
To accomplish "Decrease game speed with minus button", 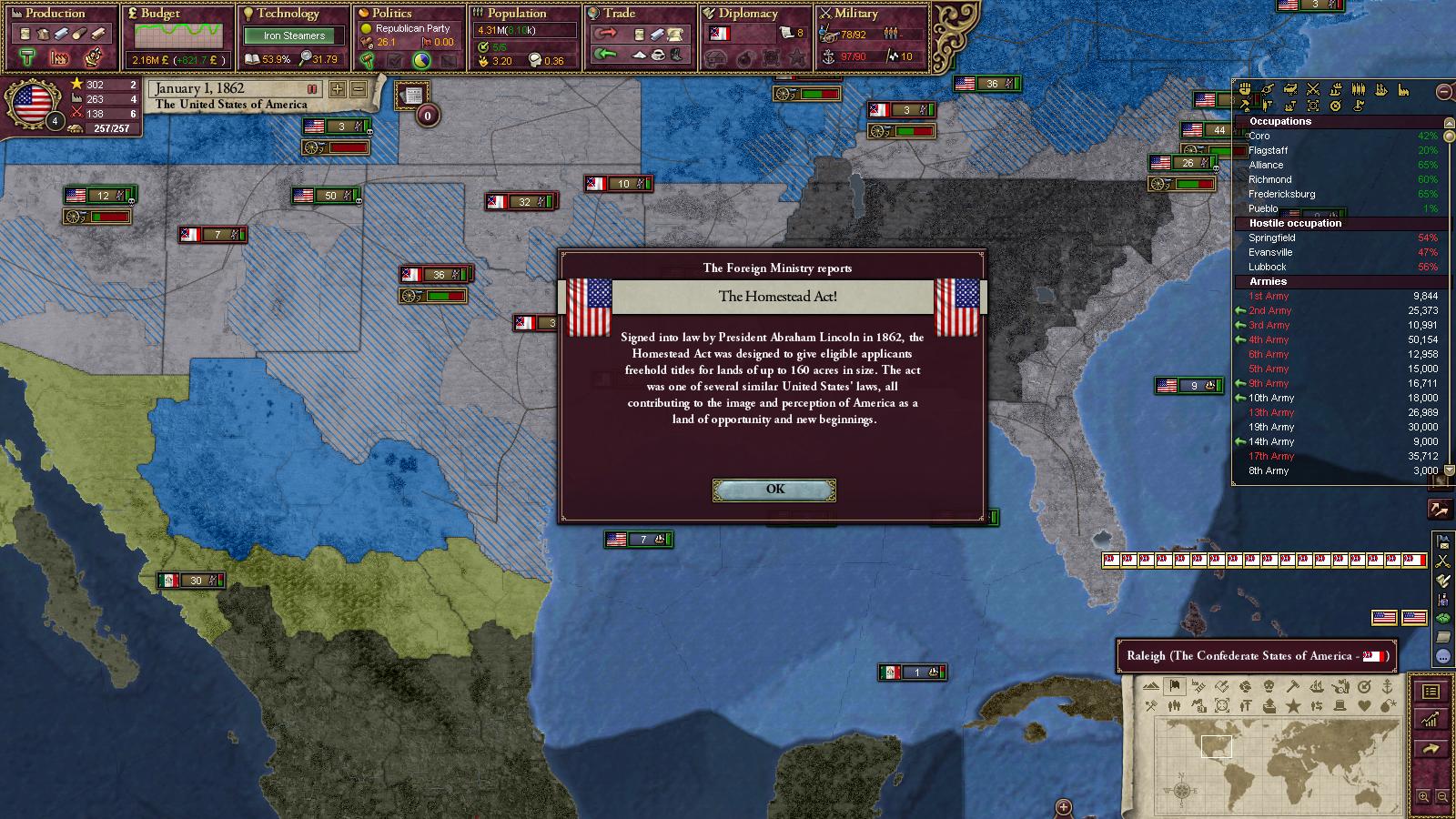I will click(x=359, y=89).
